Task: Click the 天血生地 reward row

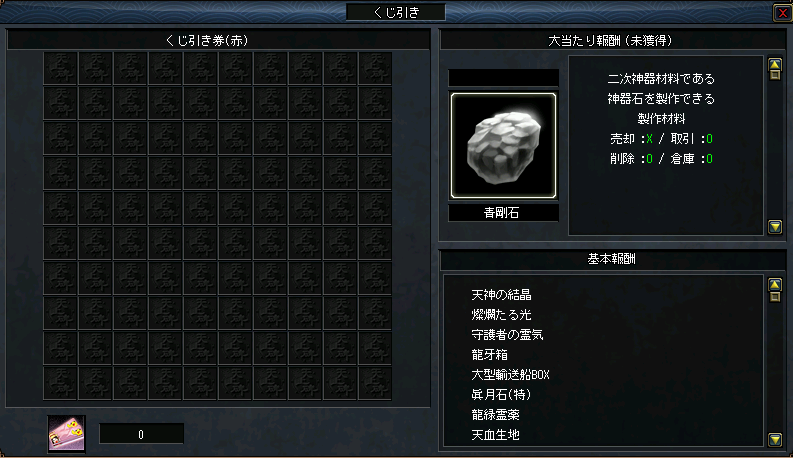Action: (496, 434)
